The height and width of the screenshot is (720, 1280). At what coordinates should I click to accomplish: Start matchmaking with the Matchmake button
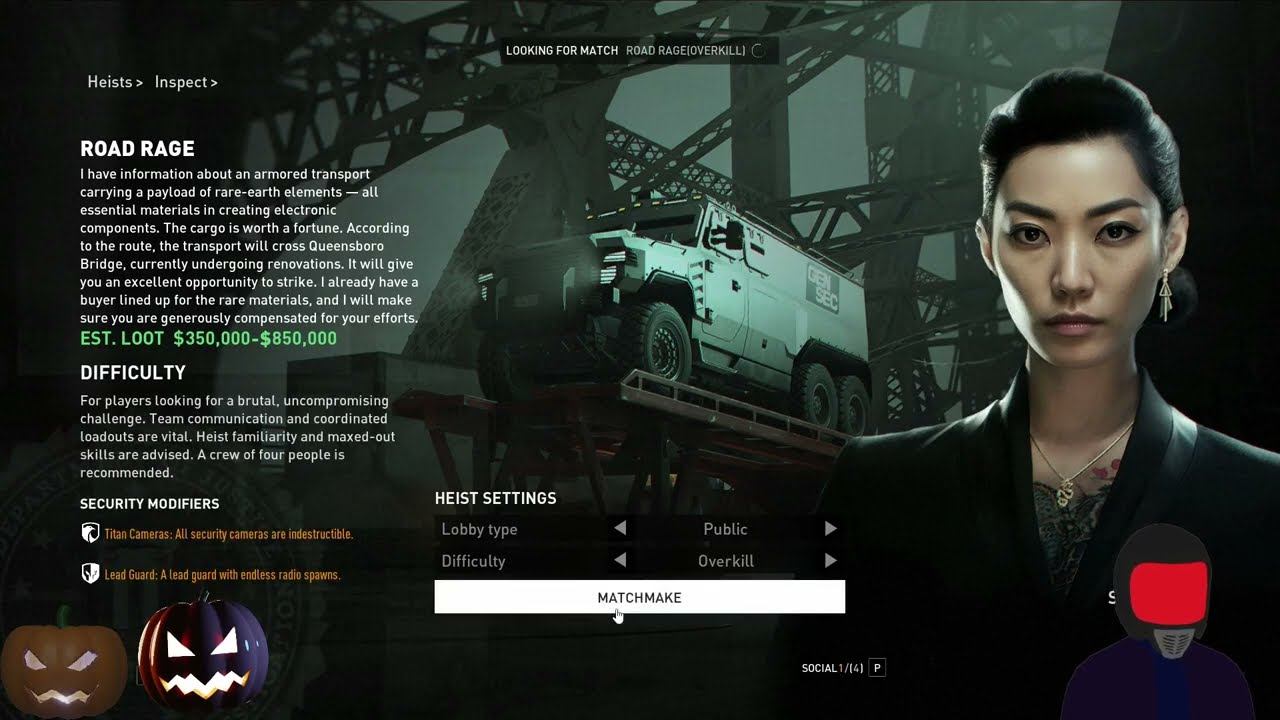pos(639,597)
